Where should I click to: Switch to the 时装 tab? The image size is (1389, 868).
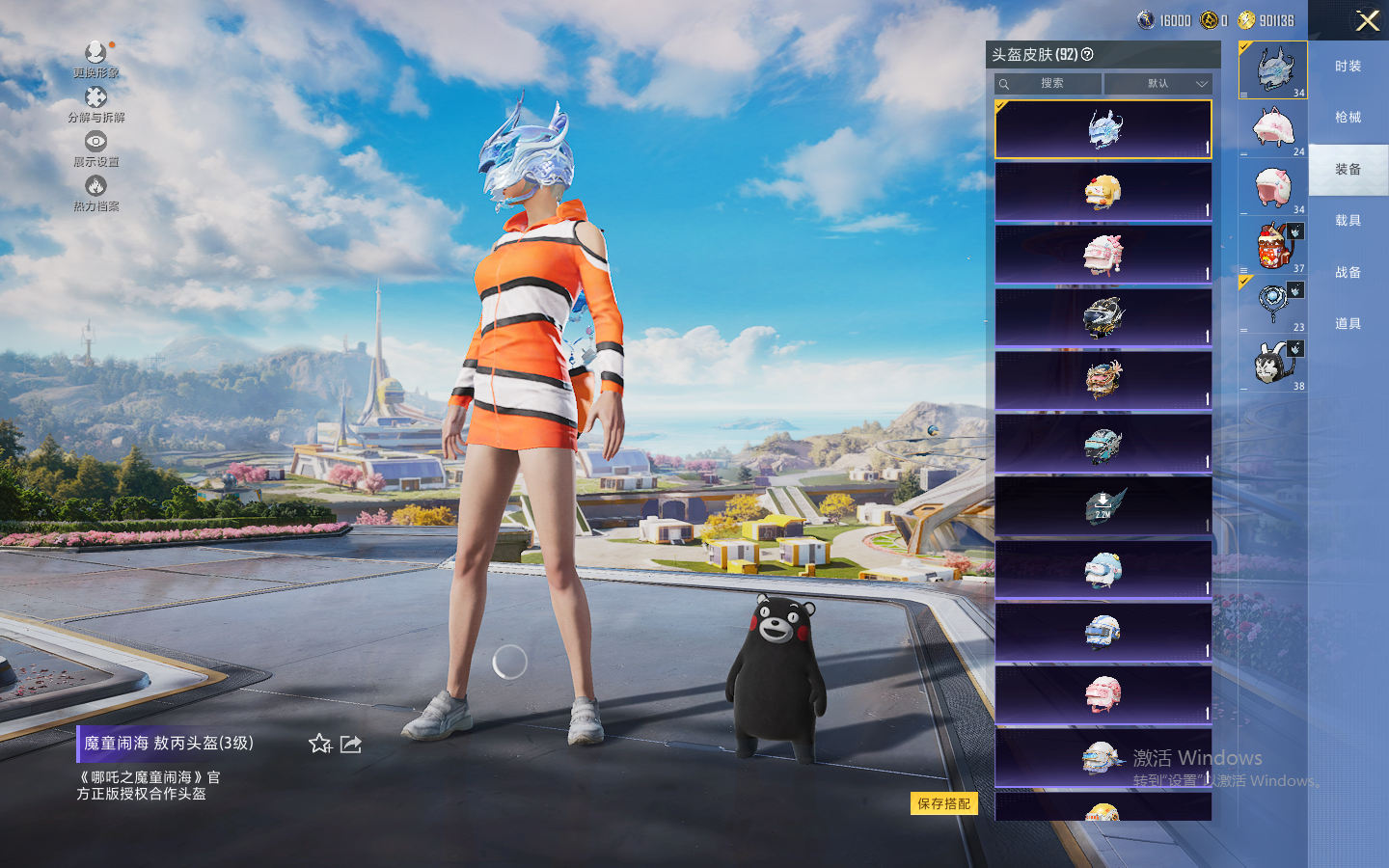[x=1348, y=67]
